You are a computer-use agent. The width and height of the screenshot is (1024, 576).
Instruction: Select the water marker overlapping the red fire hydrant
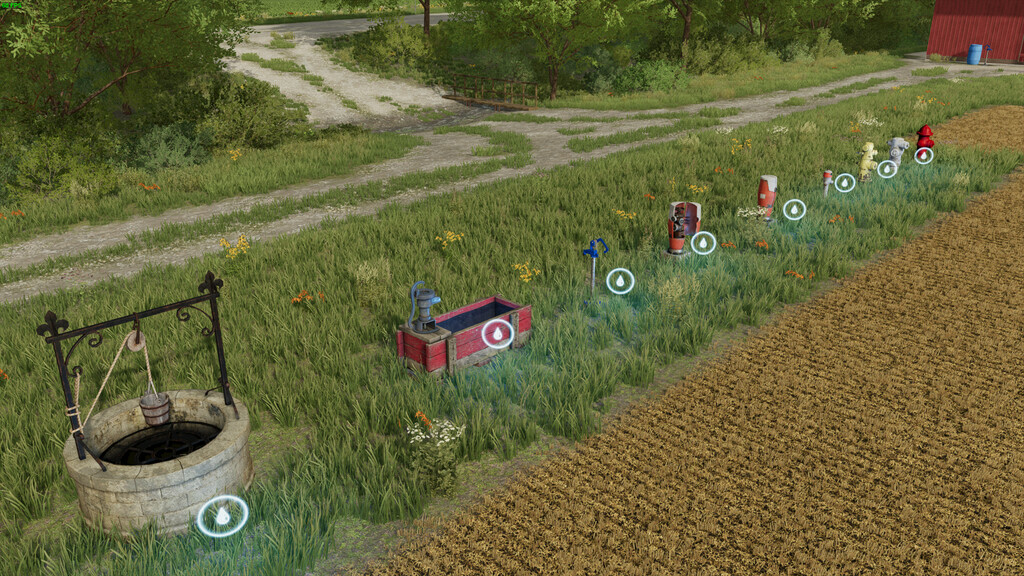point(924,155)
